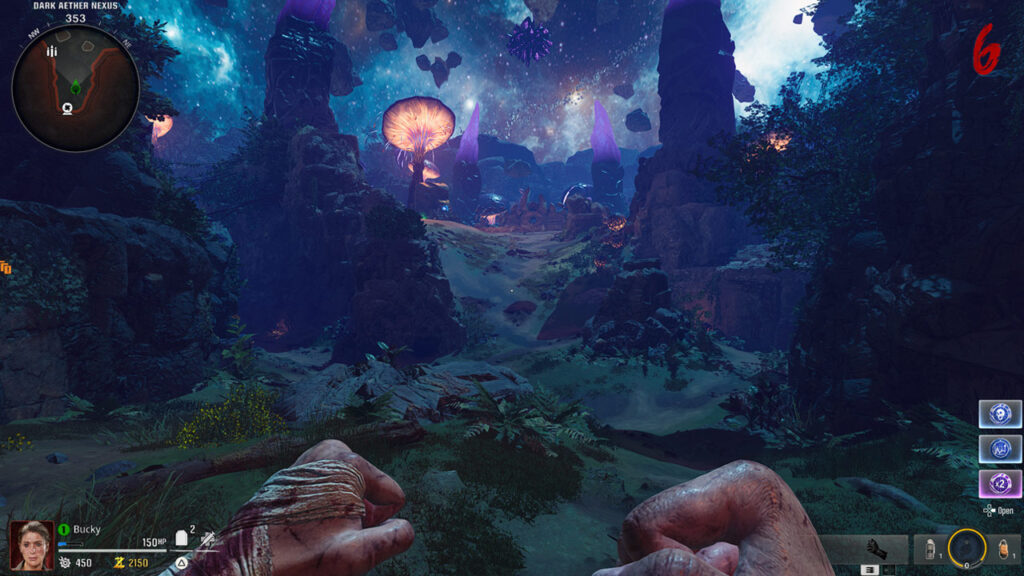1024x576 pixels.
Task: Click the armor plate icon
Action: tap(183, 538)
